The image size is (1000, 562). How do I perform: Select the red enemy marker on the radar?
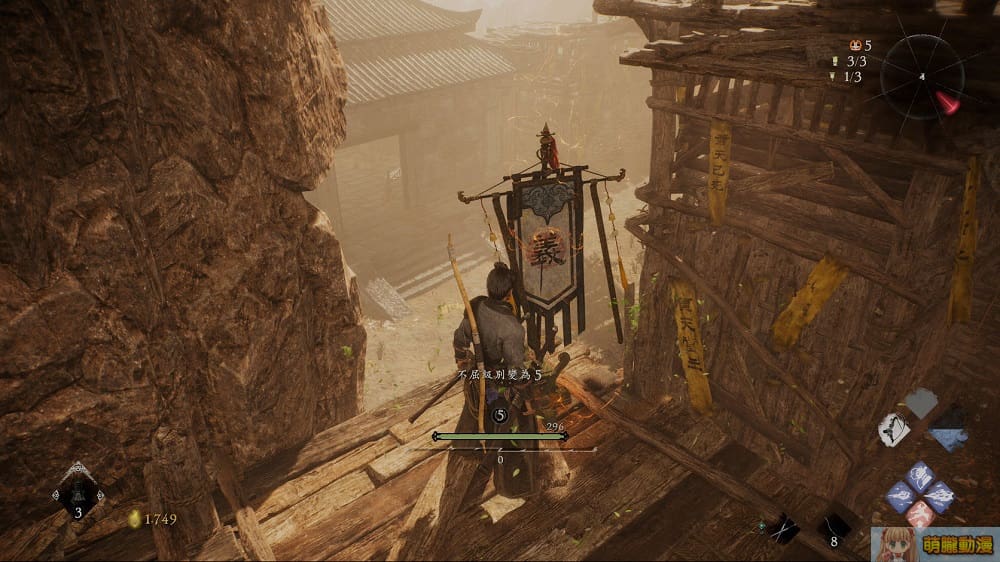(947, 101)
